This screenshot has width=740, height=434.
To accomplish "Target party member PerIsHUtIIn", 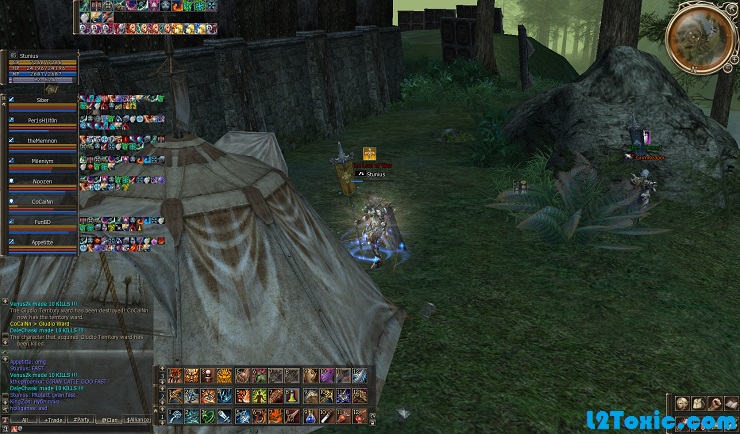I will [41, 122].
